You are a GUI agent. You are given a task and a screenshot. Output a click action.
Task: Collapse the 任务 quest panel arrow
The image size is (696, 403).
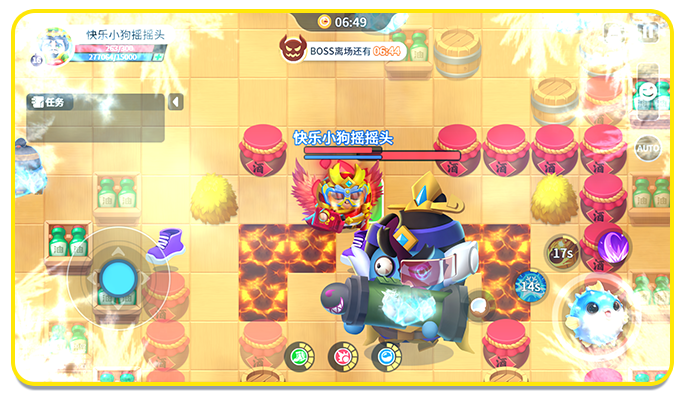tap(176, 102)
